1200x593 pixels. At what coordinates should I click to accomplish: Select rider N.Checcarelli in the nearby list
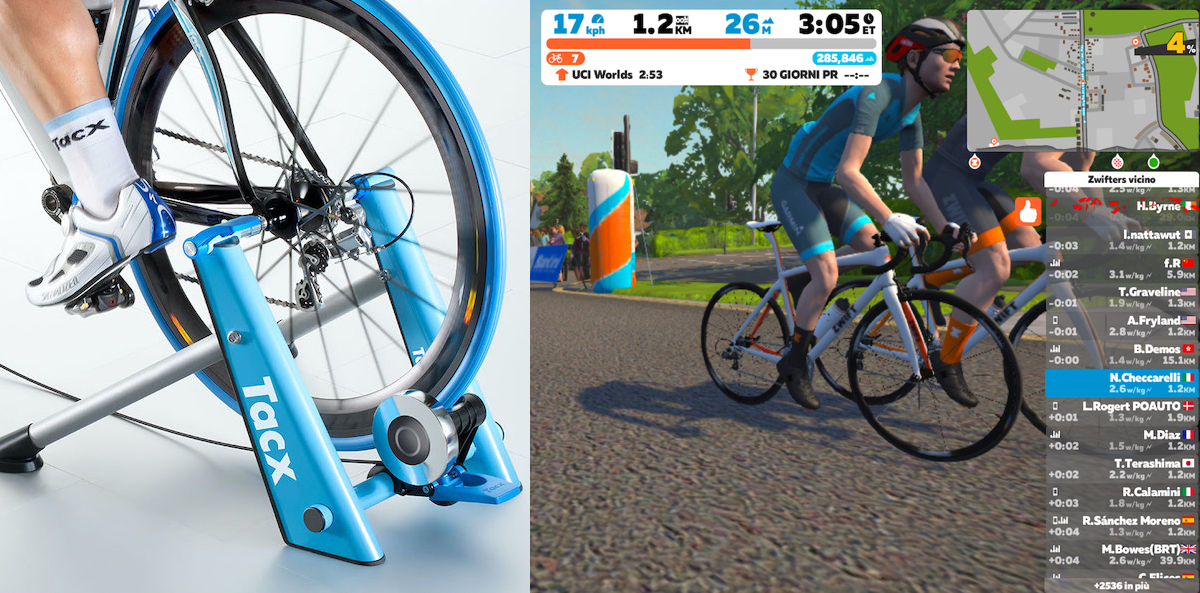1121,384
